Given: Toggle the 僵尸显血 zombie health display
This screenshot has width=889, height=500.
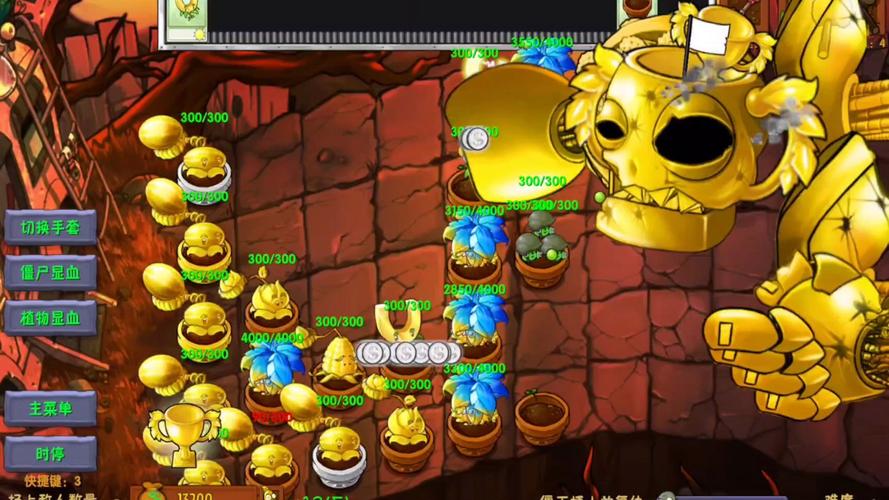Looking at the screenshot, I should point(51,273).
